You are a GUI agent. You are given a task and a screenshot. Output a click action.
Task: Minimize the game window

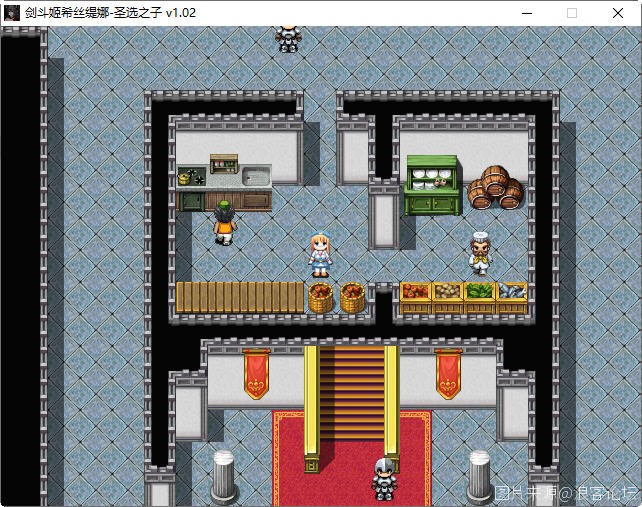(526, 13)
